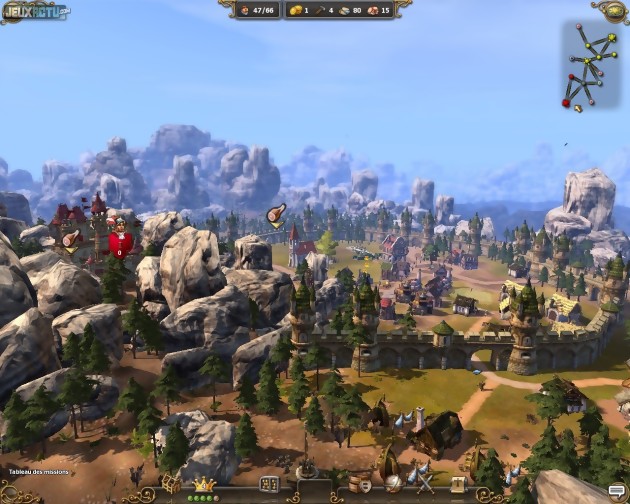Screen dimensions: 630x504
Task: Select the golden crown icon
Action: (205, 484)
